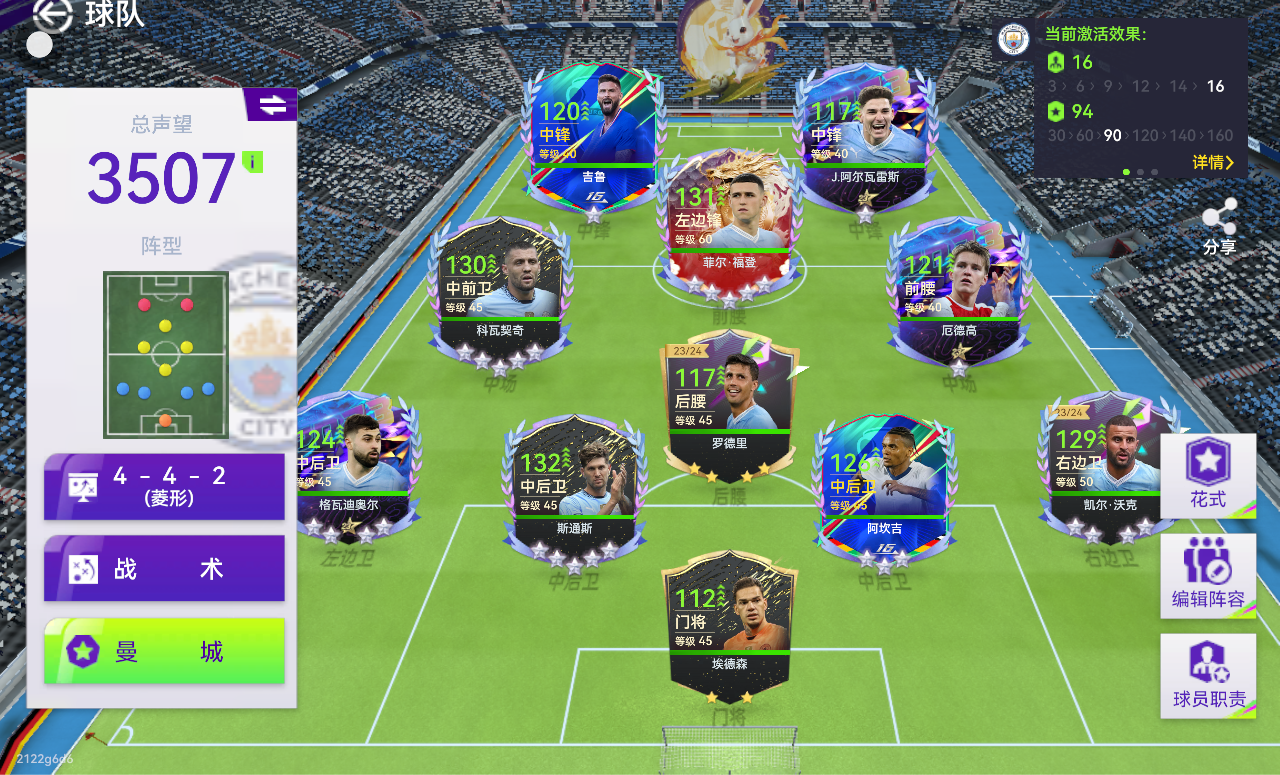Share the squad with 分享
The image size is (1280, 775).
pyautogui.click(x=1219, y=226)
